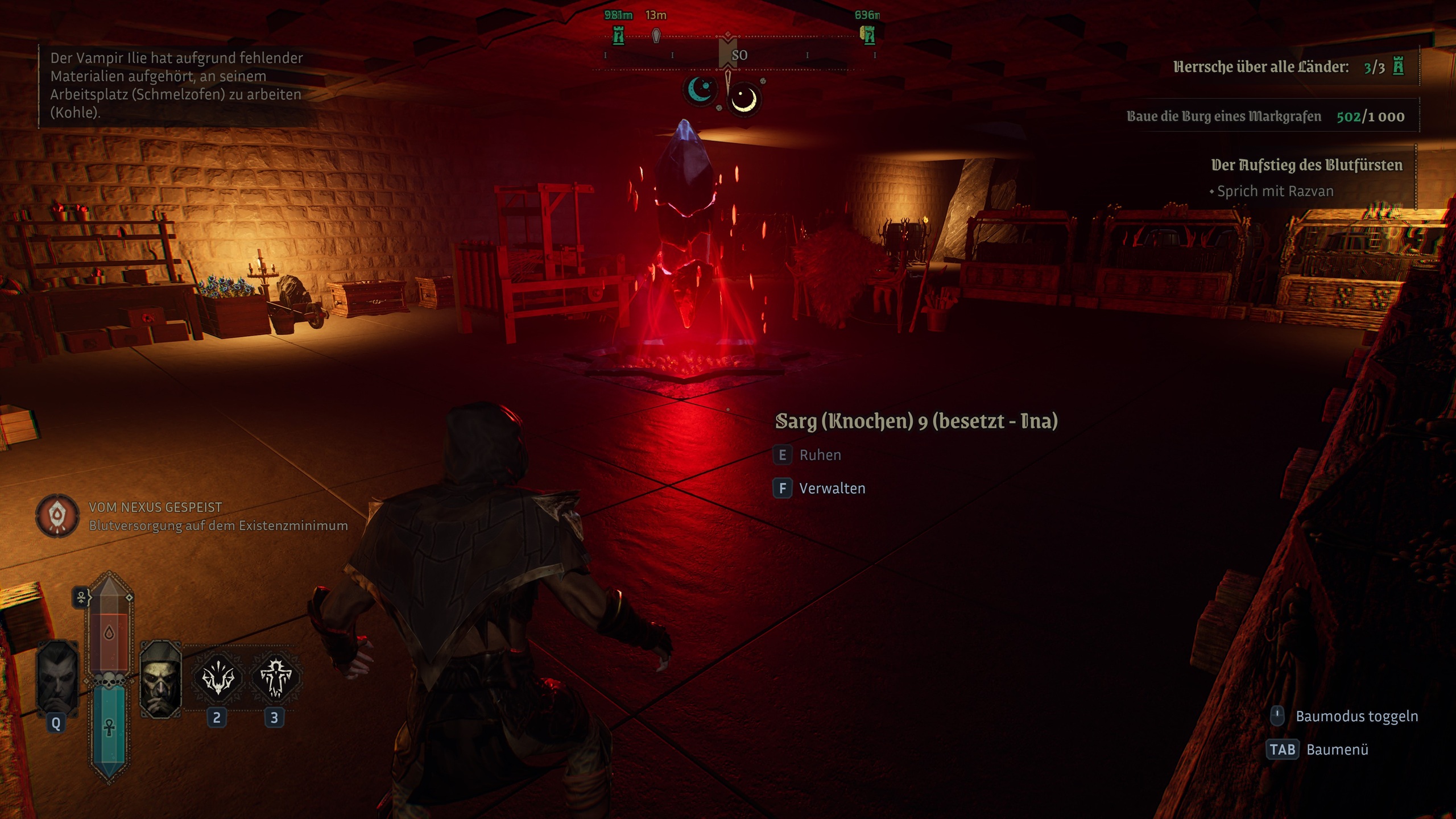This screenshot has width=1456, height=819.
Task: Activate the bat swarm ability icon
Action: (x=218, y=678)
